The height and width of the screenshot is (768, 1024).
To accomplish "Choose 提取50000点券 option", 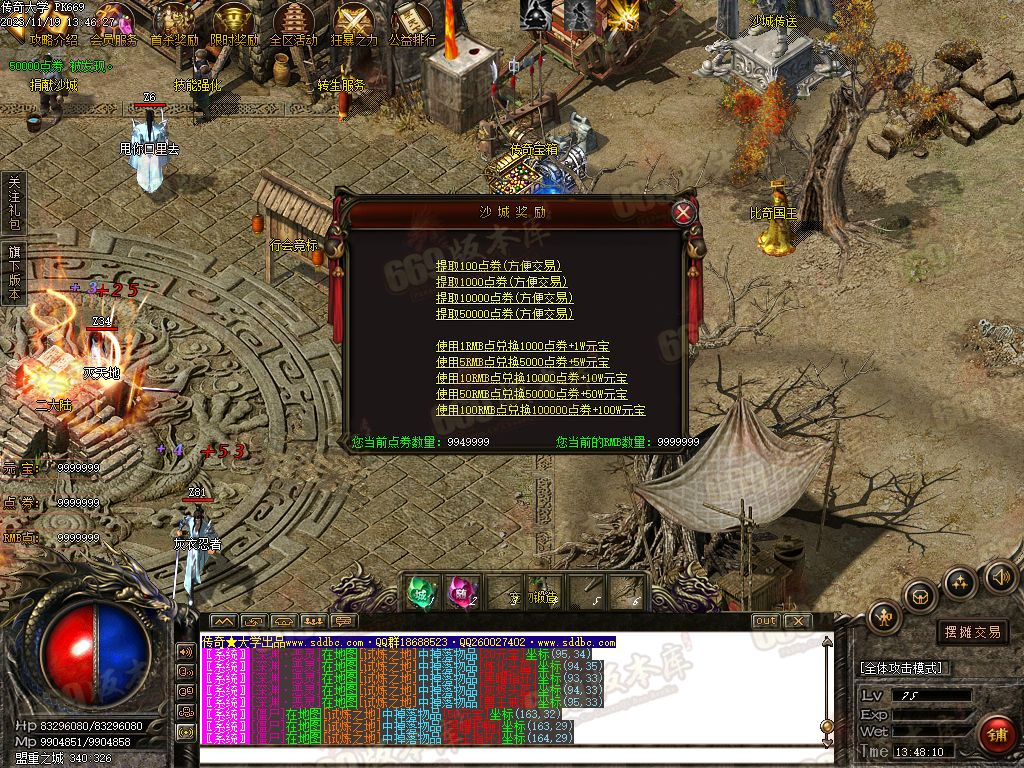I will coord(504,314).
